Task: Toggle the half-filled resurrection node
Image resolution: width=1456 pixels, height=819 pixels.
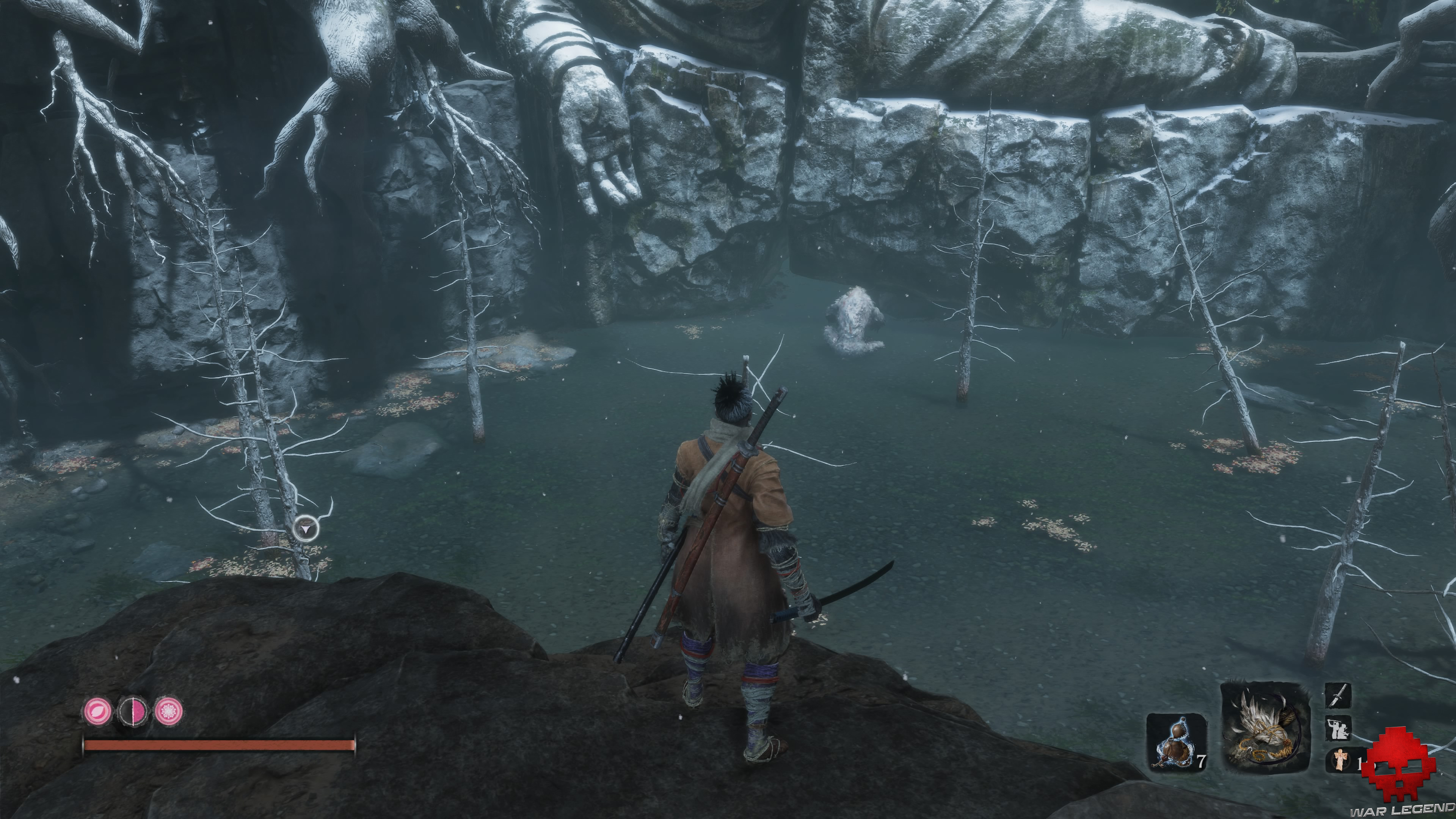Action: tap(132, 711)
